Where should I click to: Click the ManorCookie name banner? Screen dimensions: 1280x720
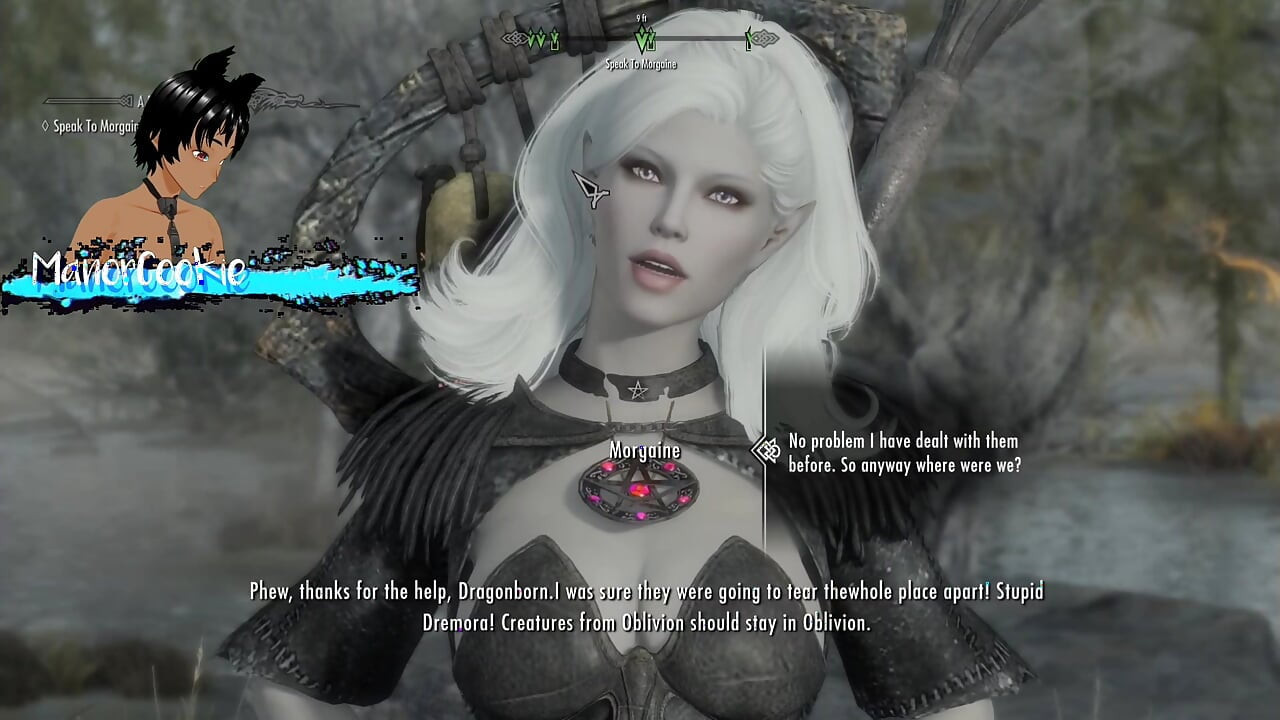pos(140,268)
